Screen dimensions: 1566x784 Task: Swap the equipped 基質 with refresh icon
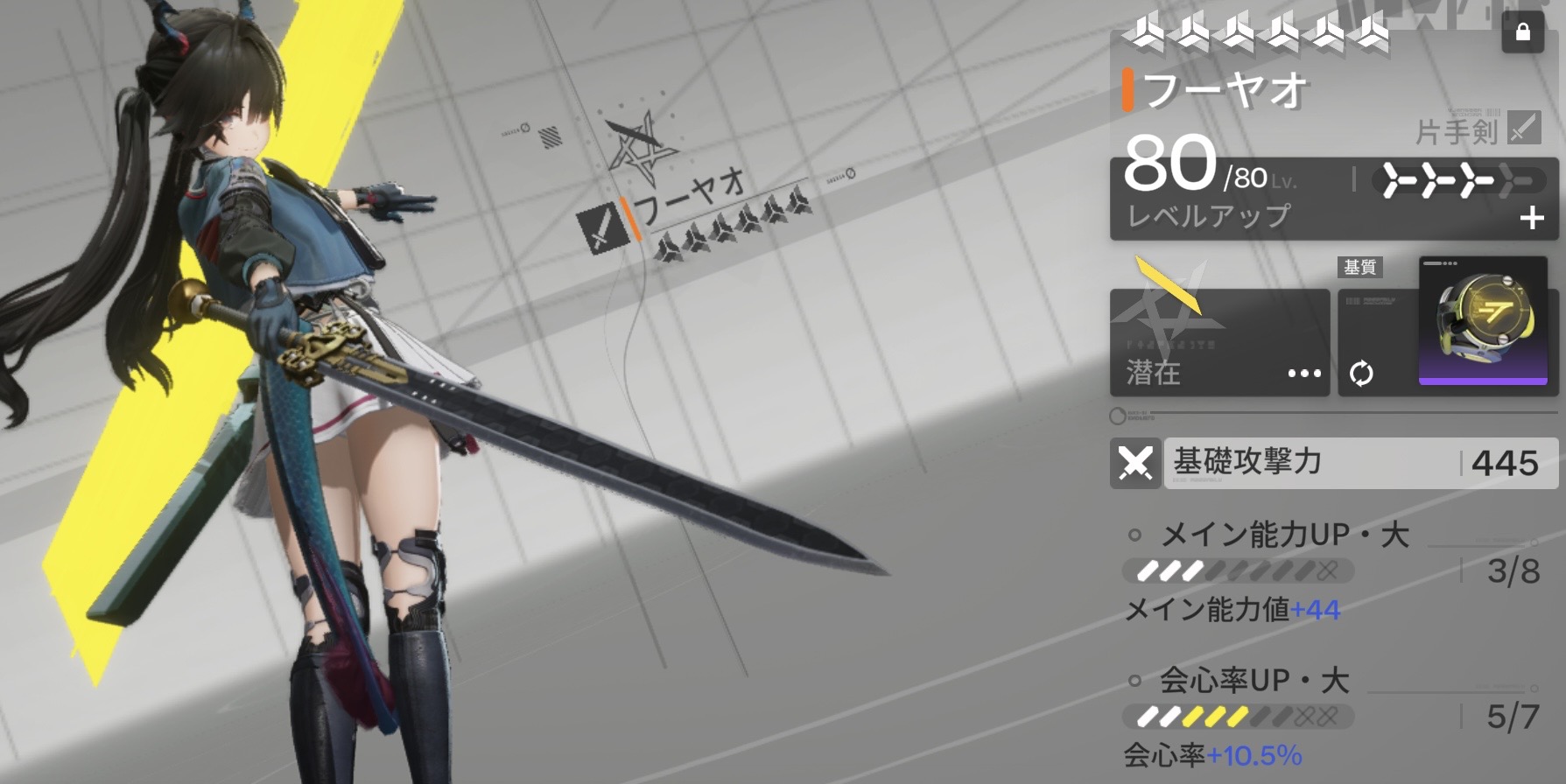[1361, 374]
